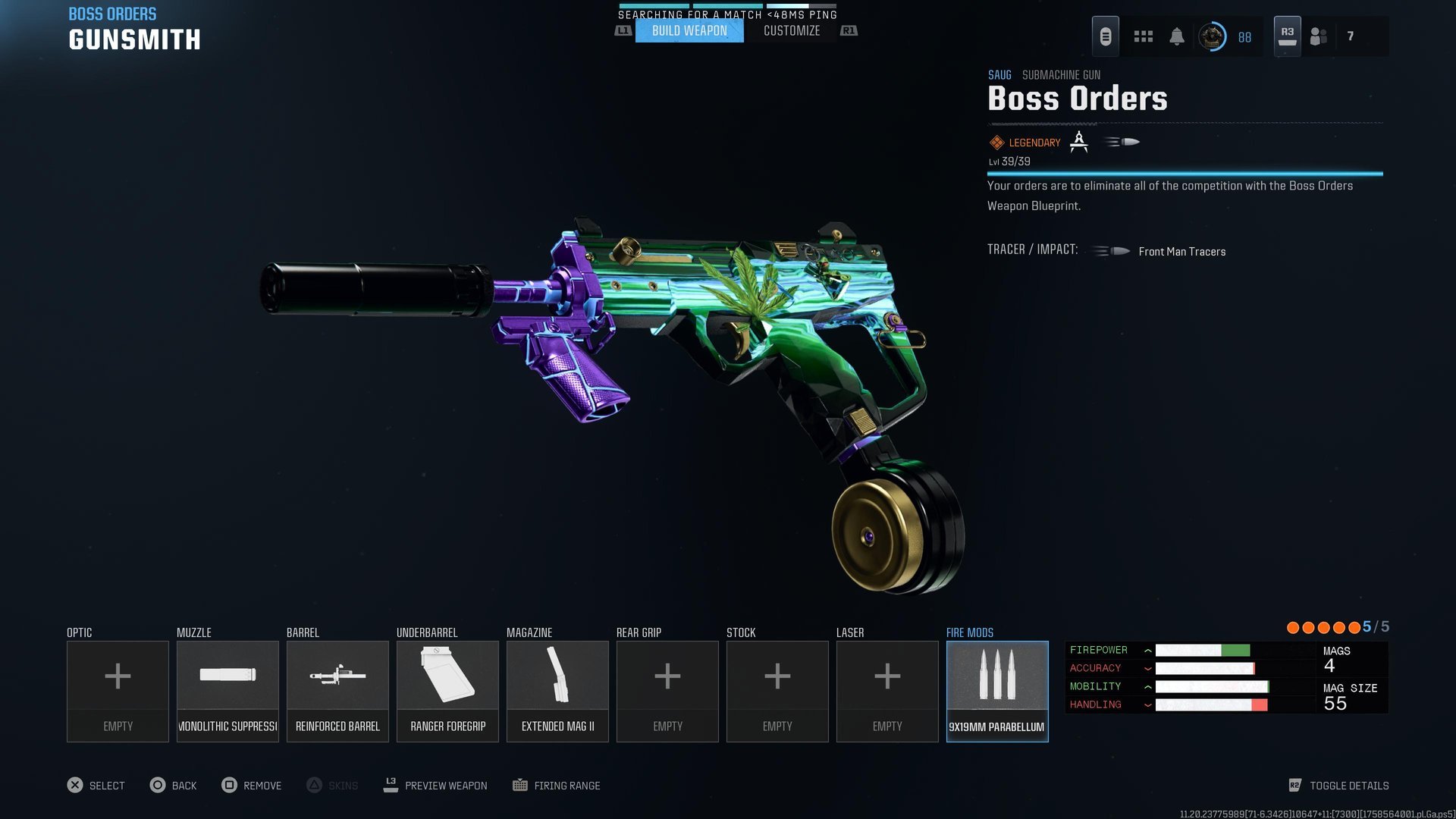
Task: Select the Extended Mag II magazine slot
Action: click(557, 691)
